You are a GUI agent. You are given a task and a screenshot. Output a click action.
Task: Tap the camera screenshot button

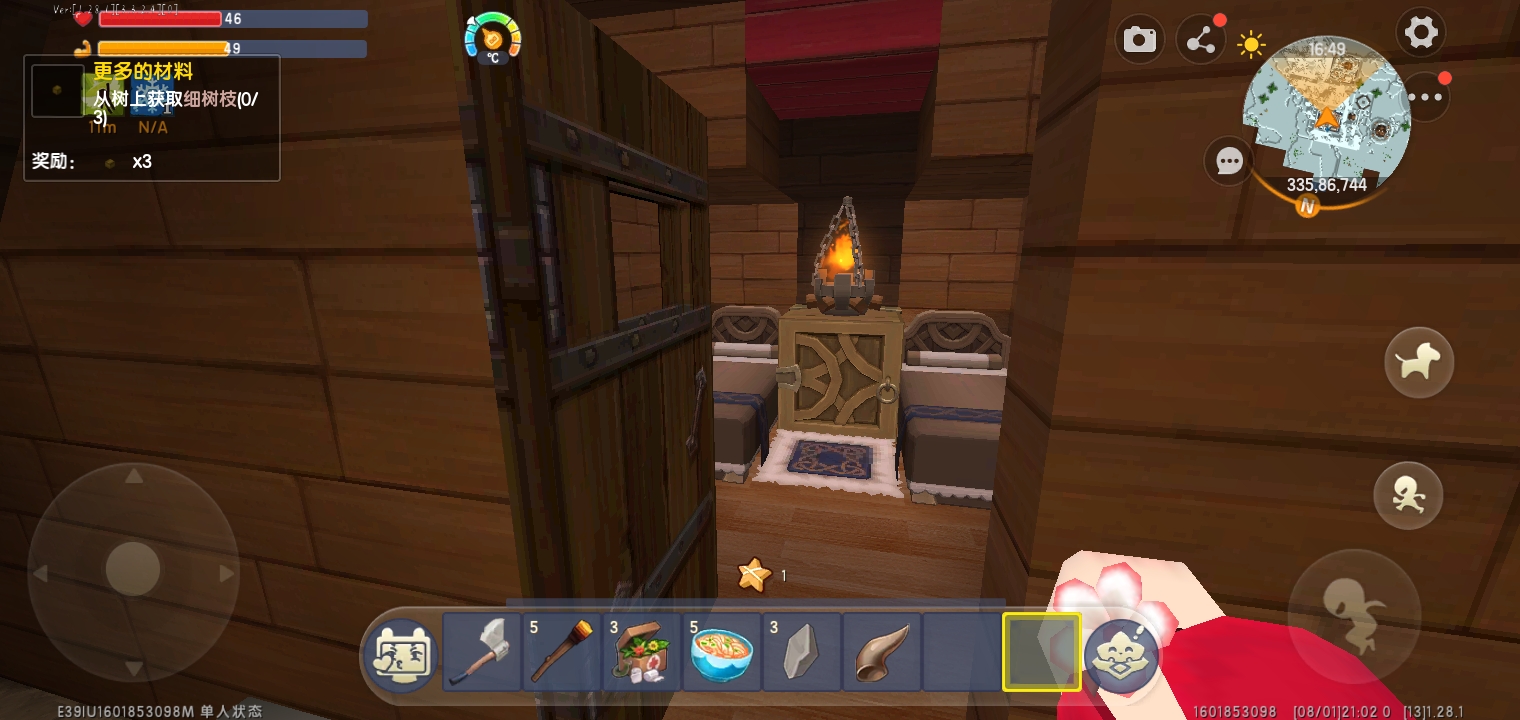pos(1139,40)
